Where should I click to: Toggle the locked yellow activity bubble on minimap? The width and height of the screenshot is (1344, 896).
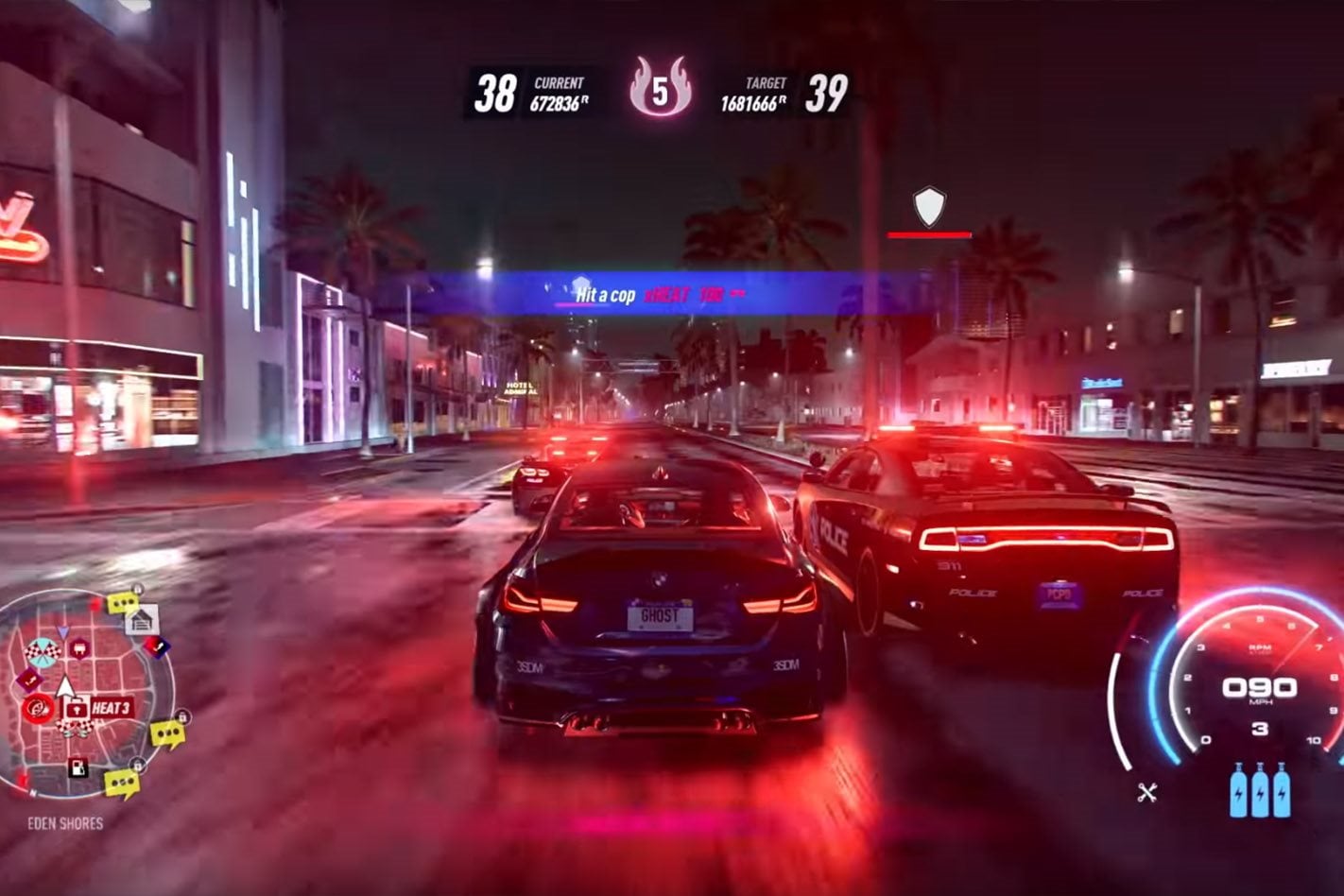[x=123, y=602]
